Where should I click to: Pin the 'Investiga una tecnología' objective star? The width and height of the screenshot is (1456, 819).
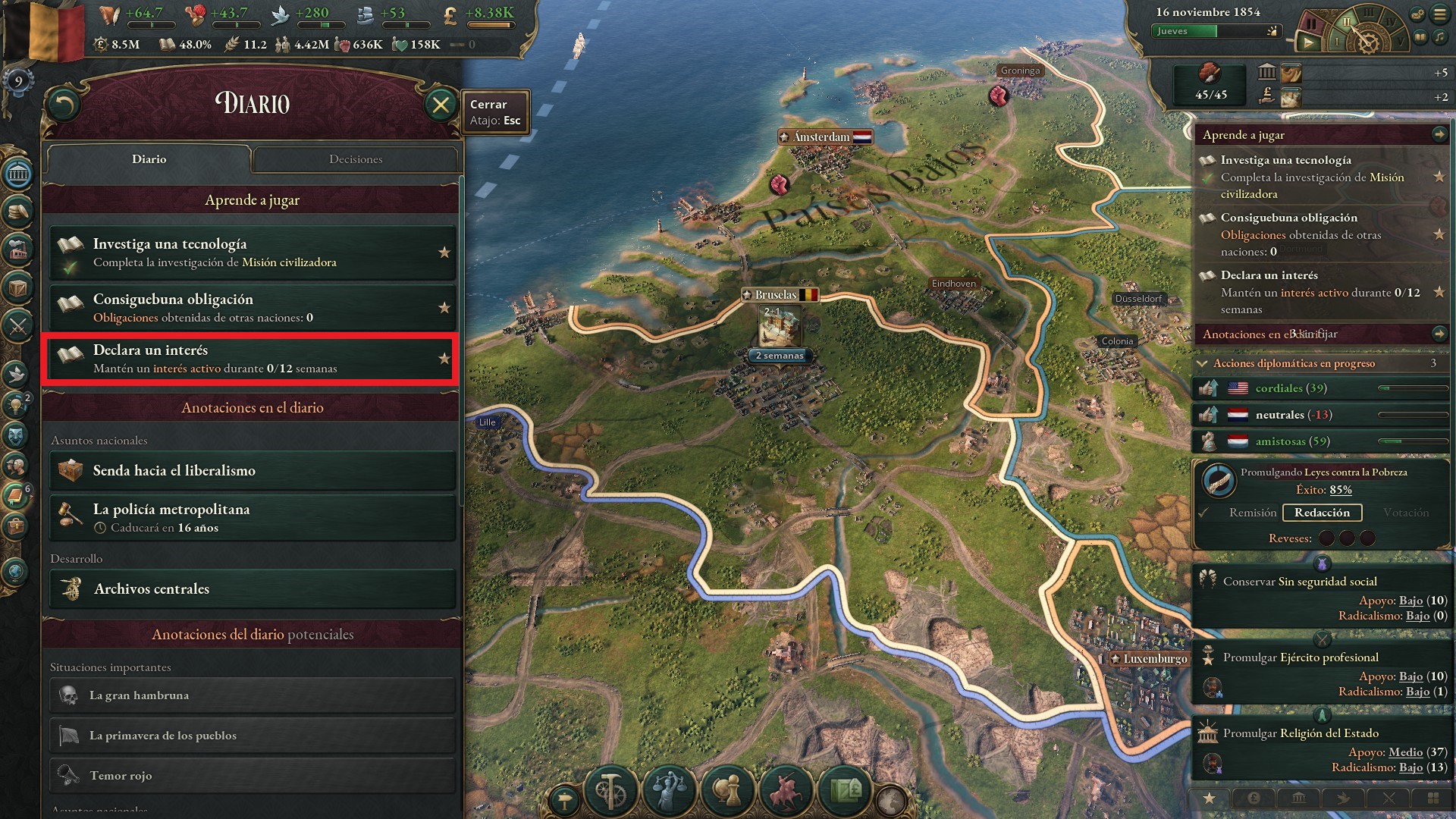coord(444,252)
